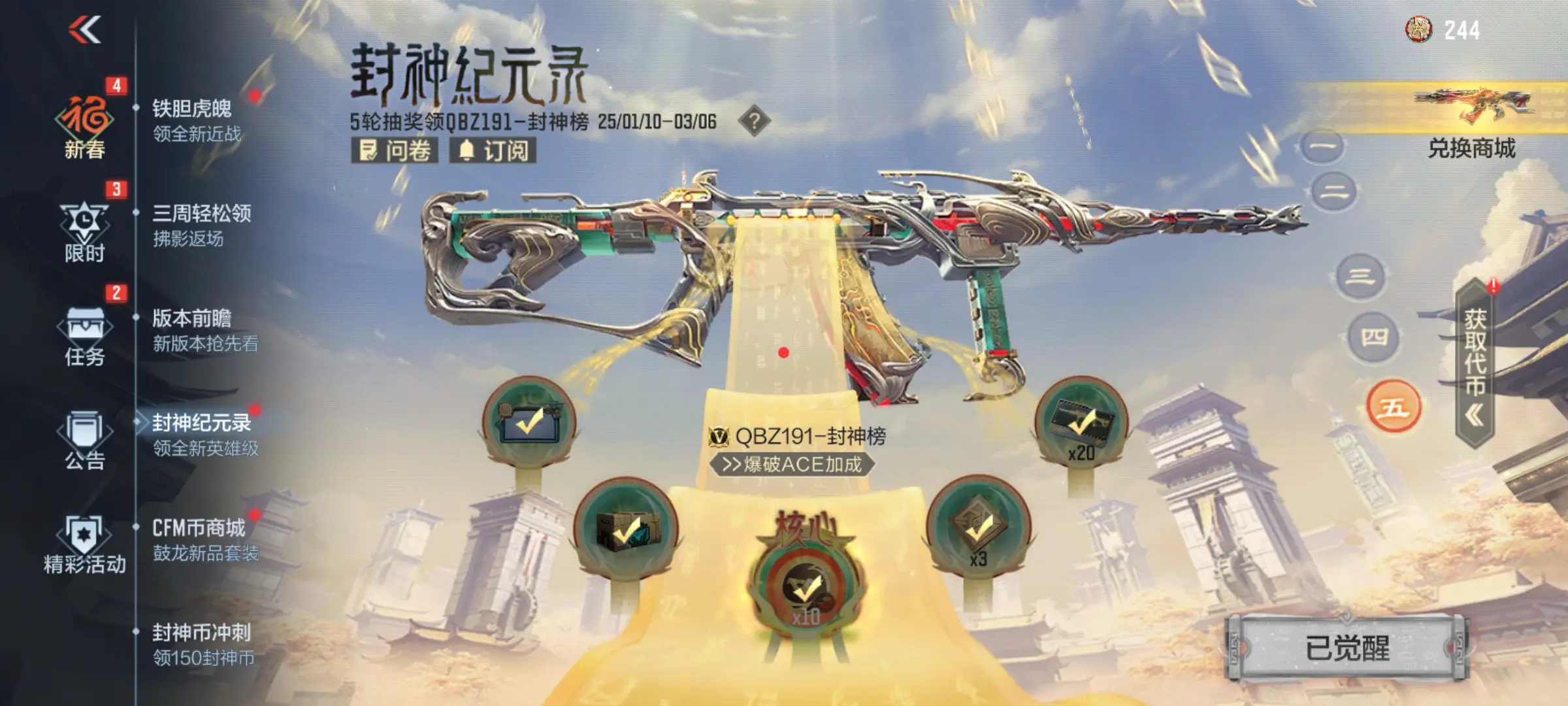Open the CFM币商城 entry
Image resolution: width=1568 pixels, height=706 pixels.
pos(204,539)
